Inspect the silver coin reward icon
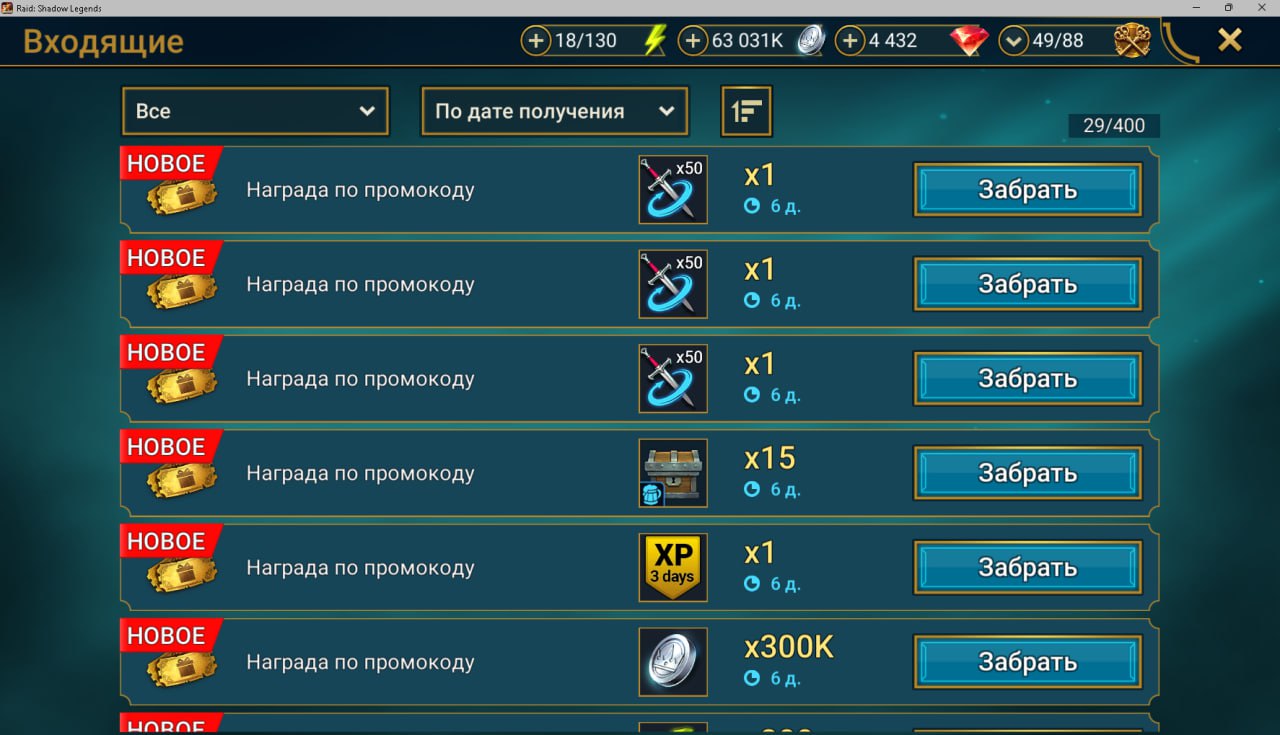The height and width of the screenshot is (735, 1280). 673,662
